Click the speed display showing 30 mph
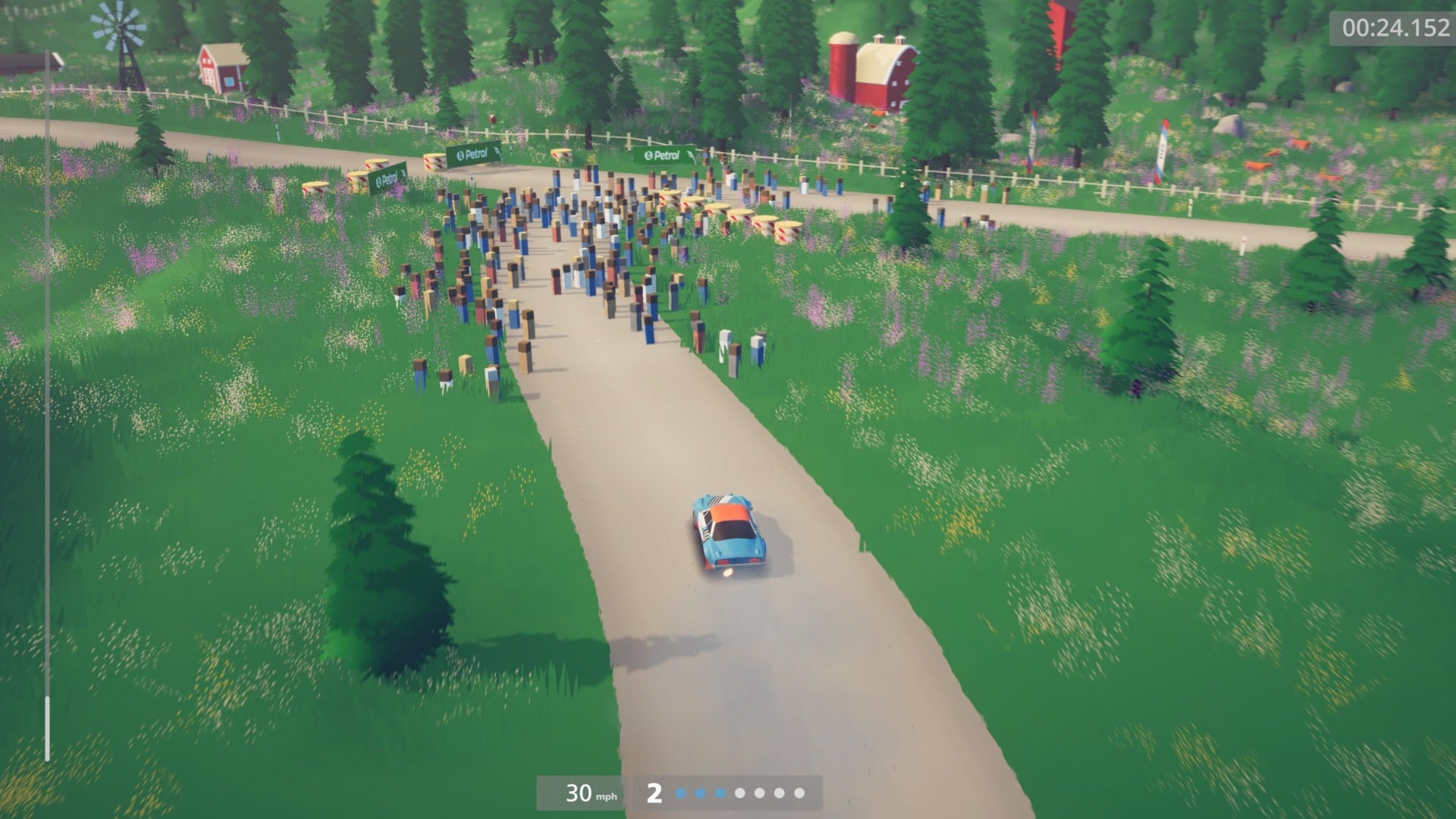This screenshot has height=819, width=1456. 579,793
